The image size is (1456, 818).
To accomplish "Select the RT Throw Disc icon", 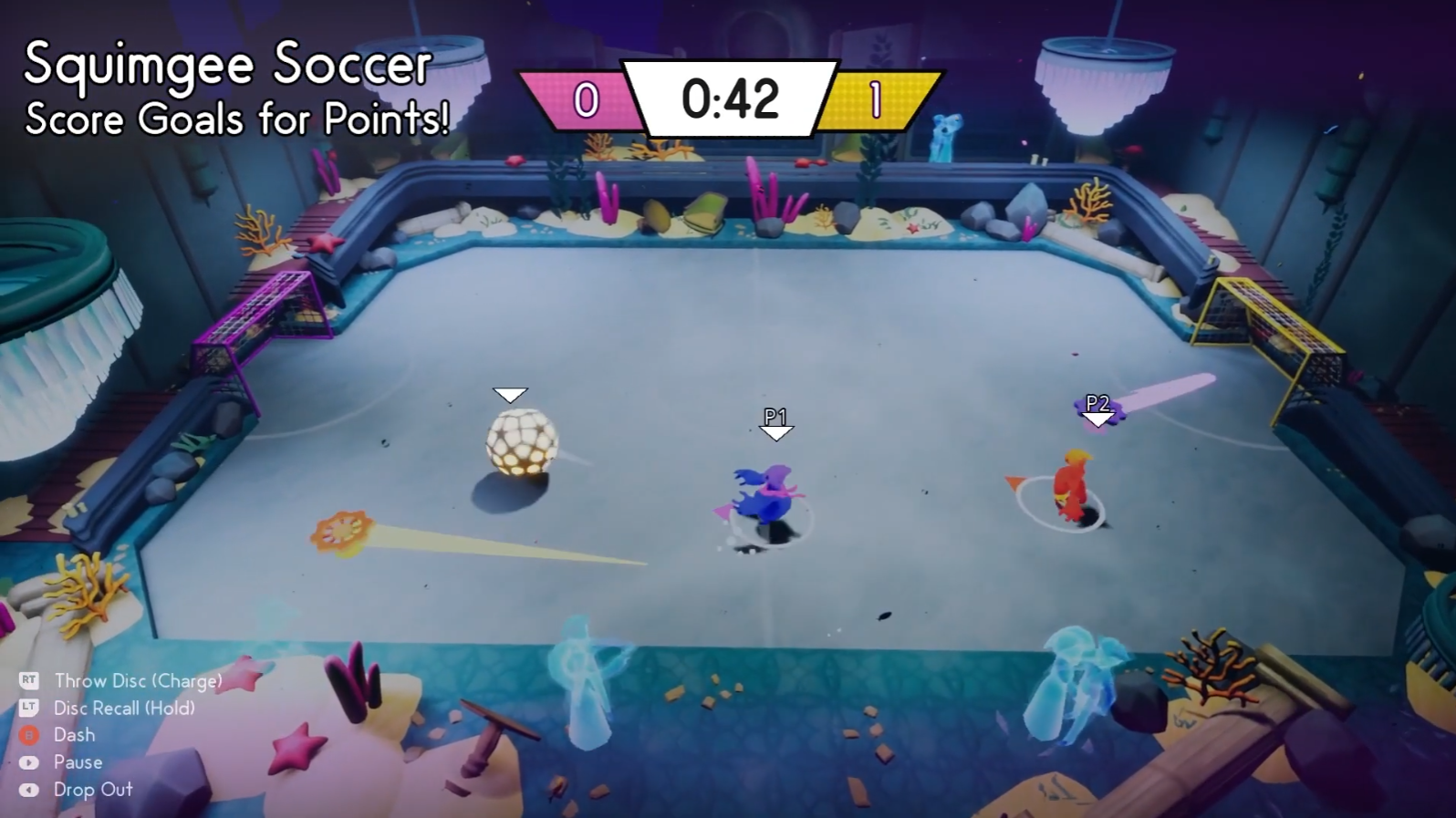I will 27,680.
